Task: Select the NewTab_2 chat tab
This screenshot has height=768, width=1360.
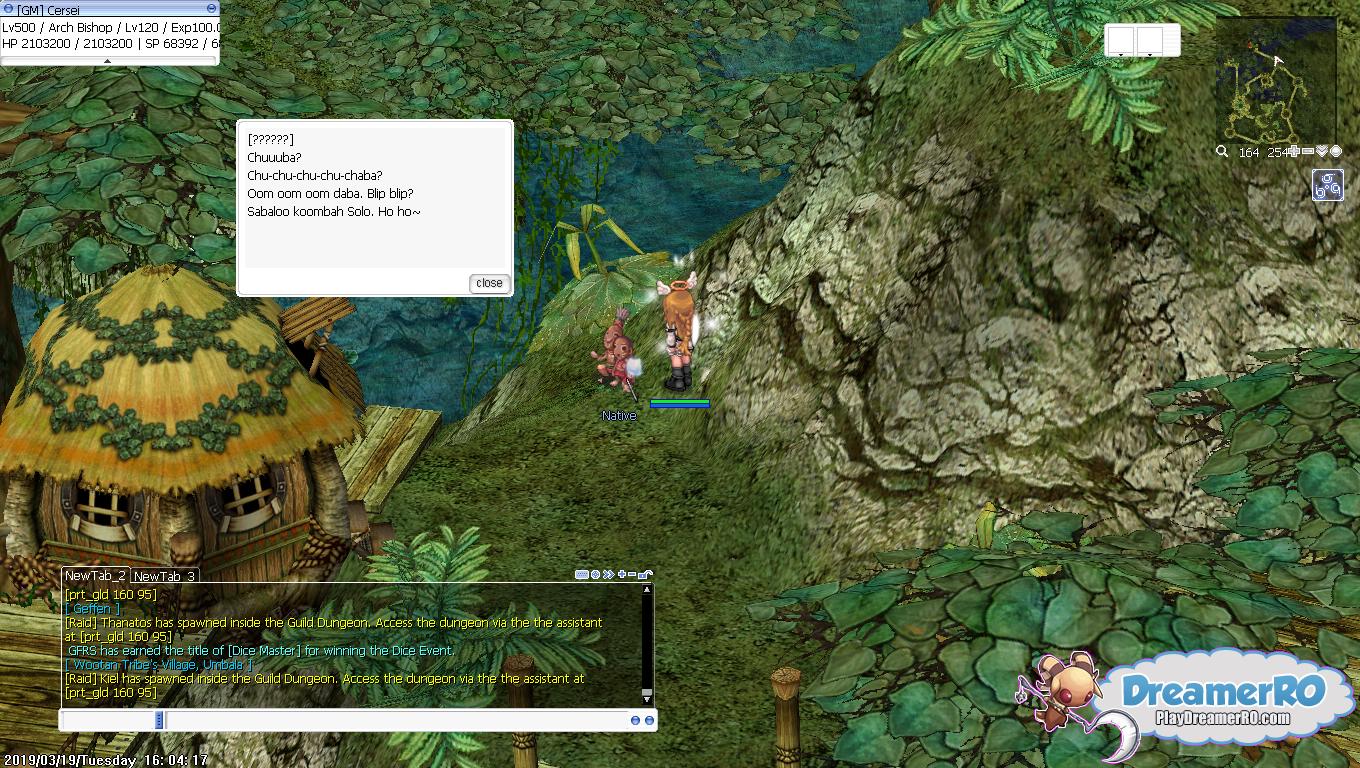Action: pyautogui.click(x=95, y=575)
